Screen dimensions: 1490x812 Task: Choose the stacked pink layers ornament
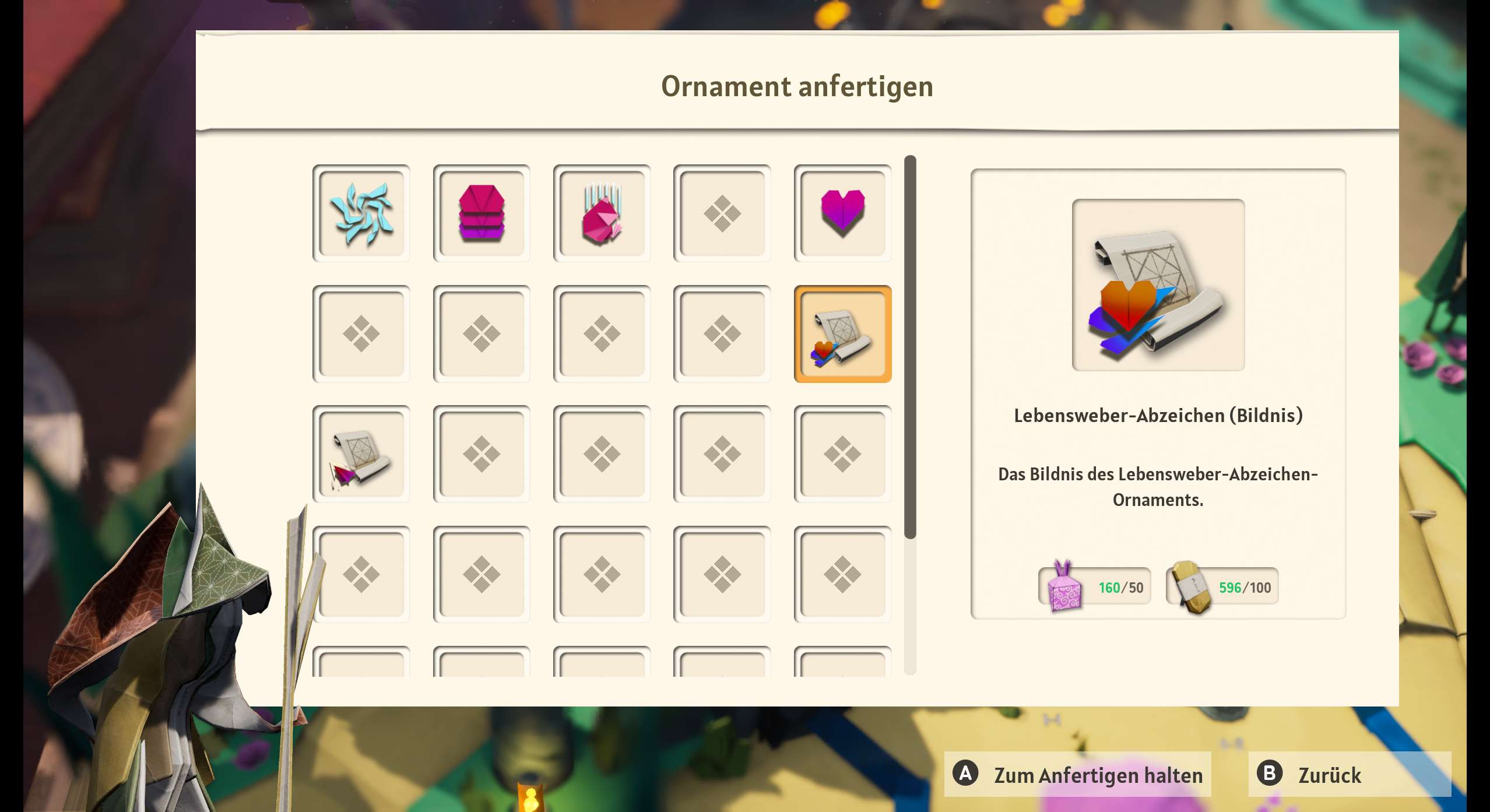481,213
